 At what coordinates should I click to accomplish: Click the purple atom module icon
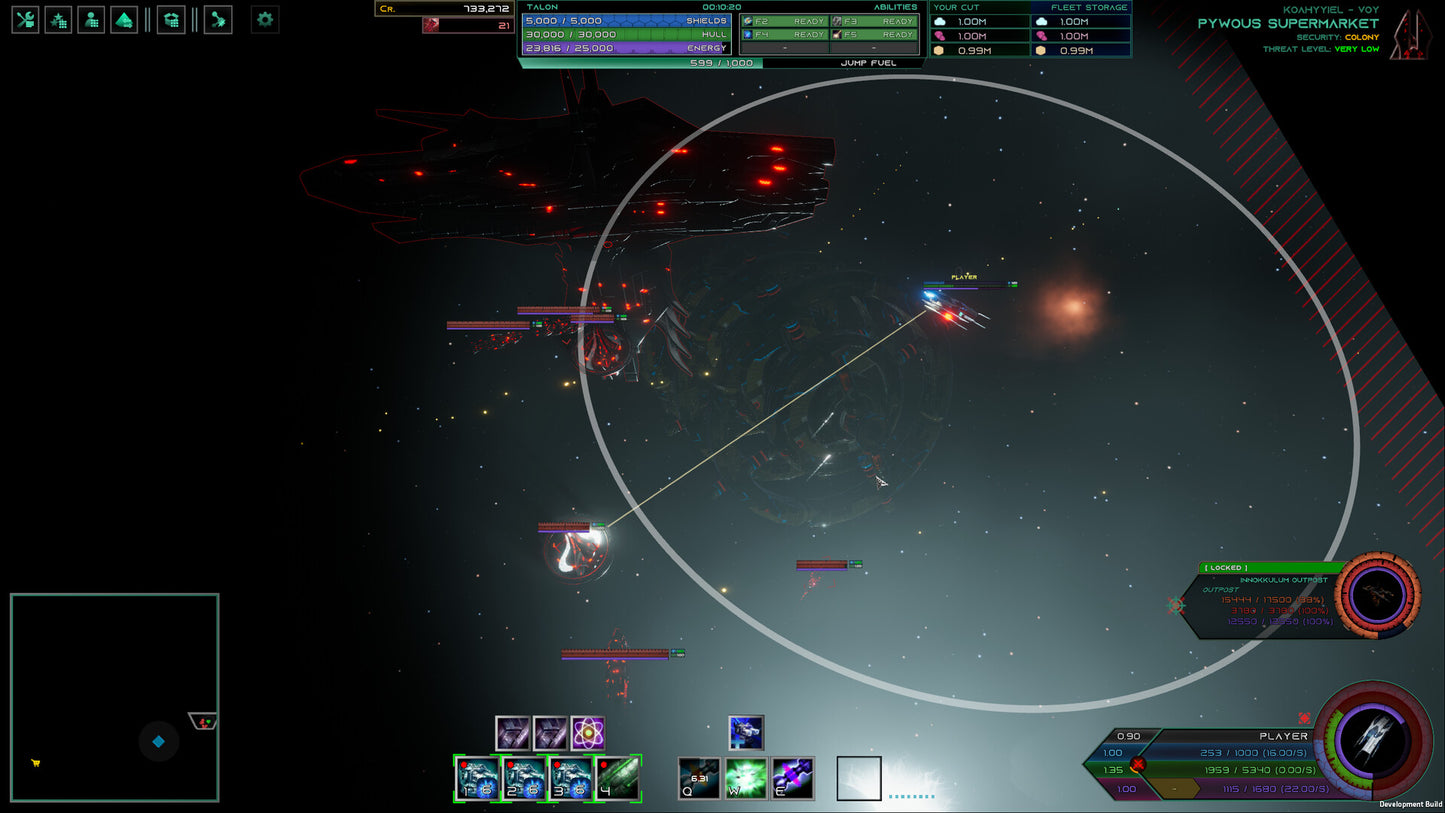click(588, 734)
